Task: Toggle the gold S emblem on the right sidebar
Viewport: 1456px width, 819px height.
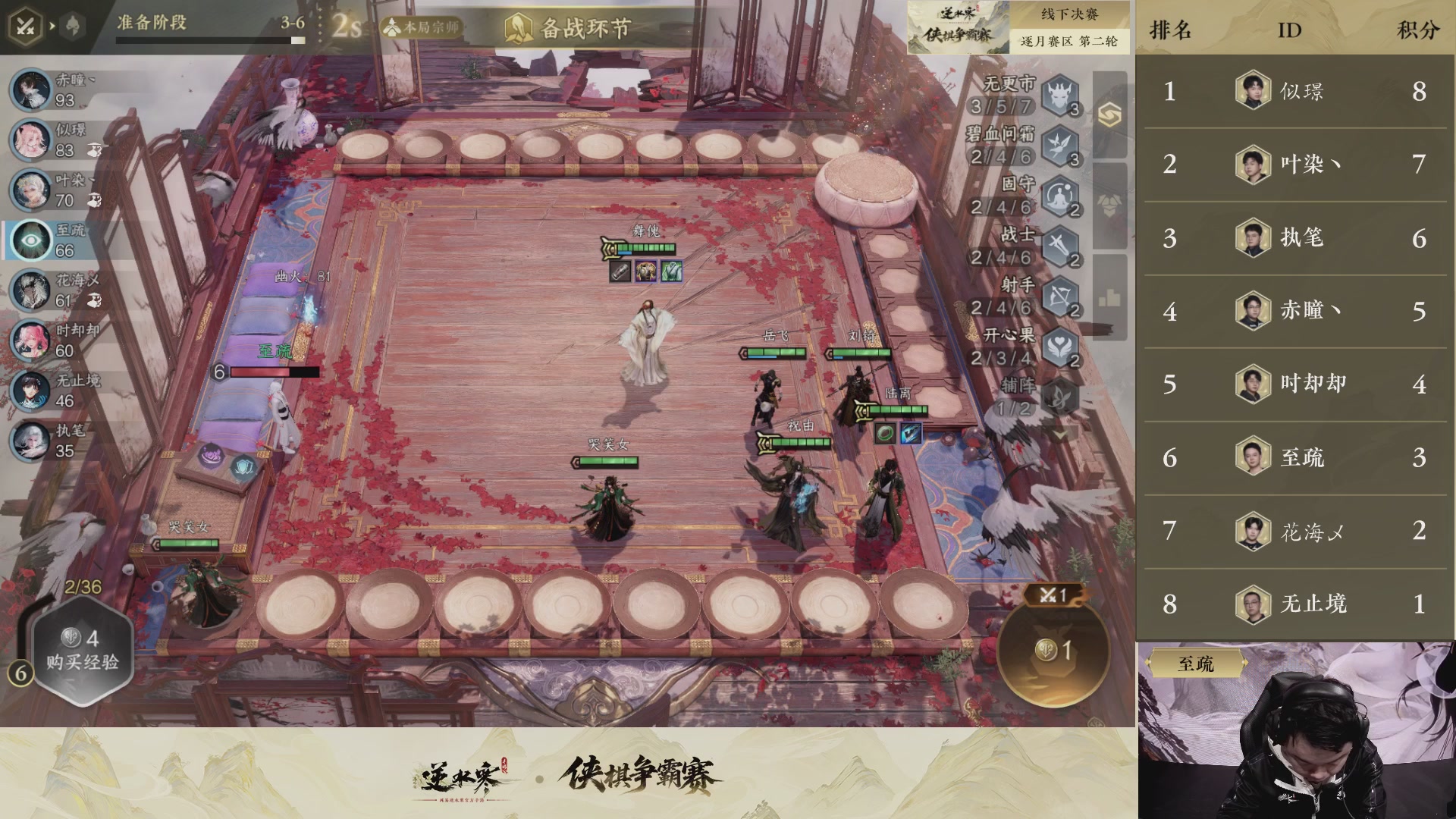Action: click(1109, 114)
